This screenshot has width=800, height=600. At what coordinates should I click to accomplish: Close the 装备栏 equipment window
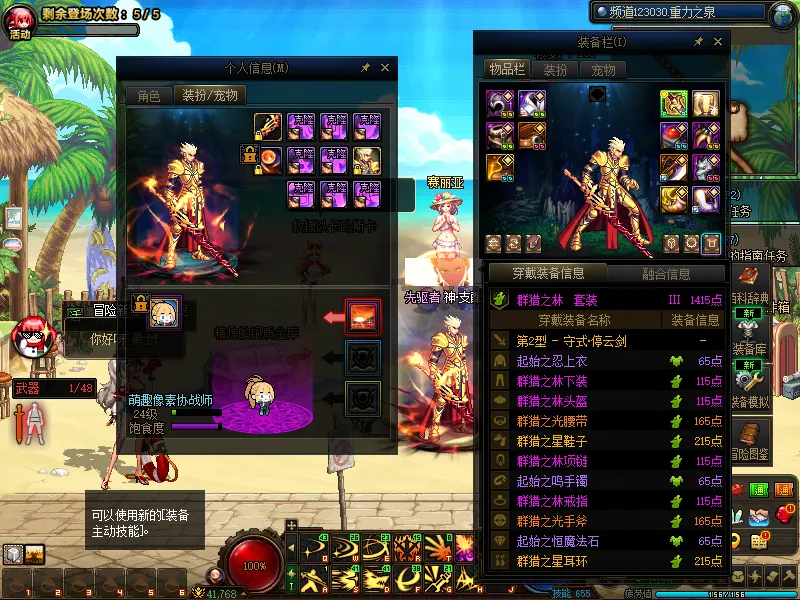pos(719,43)
